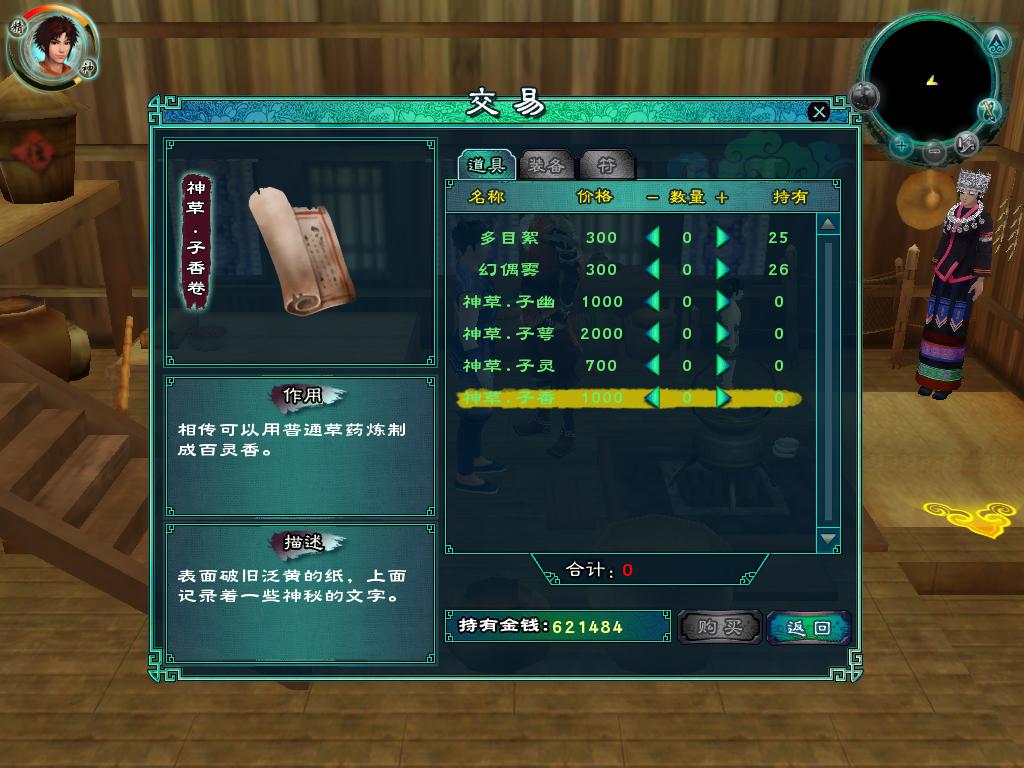Viewport: 1024px width, 768px height.
Task: Zoom out the minimap with minus button
Action: click(933, 153)
